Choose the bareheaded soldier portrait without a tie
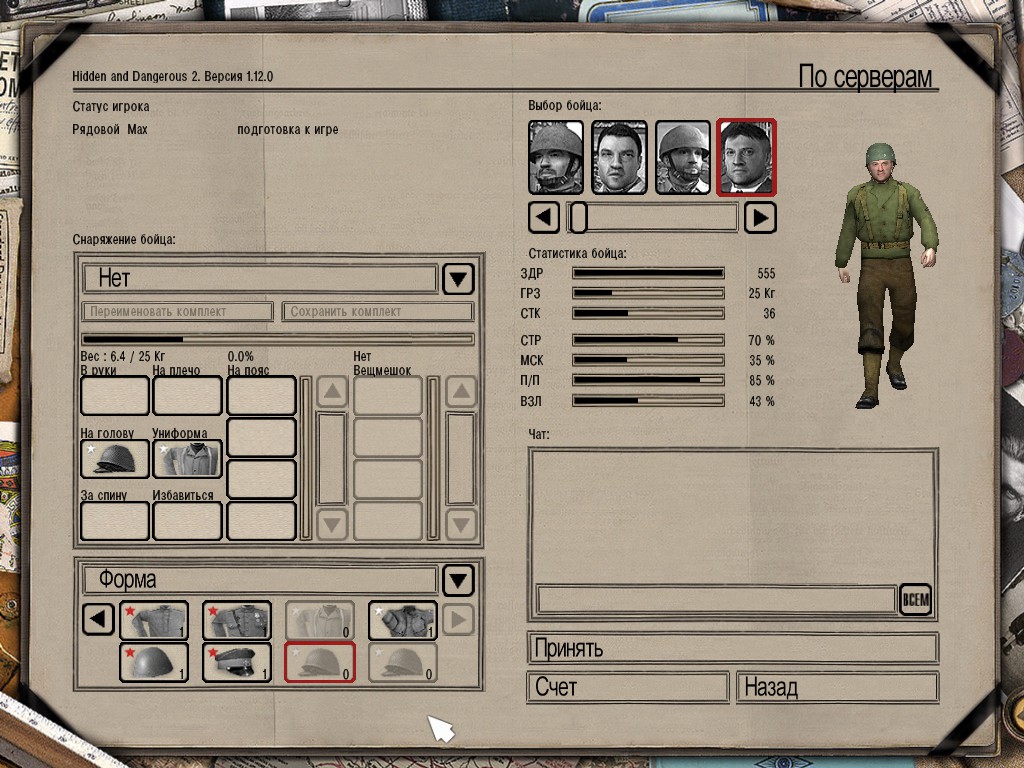The image size is (1024, 768). coord(619,158)
